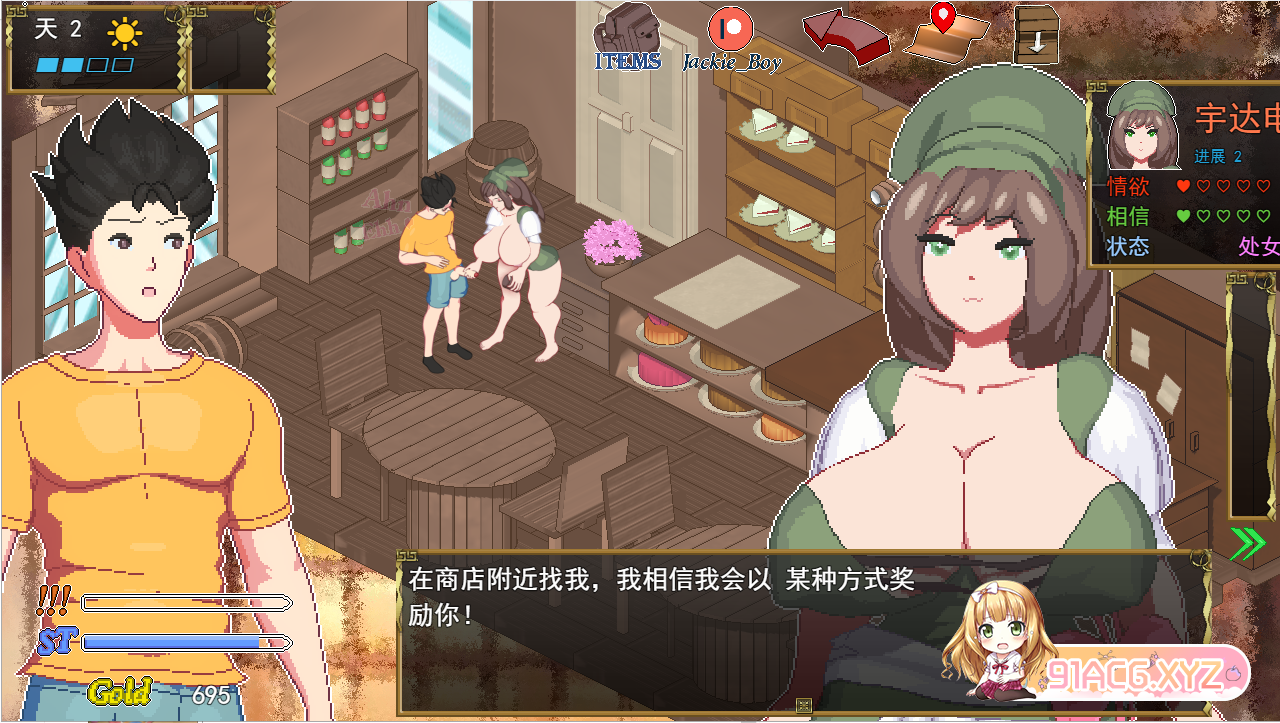The width and height of the screenshot is (1280, 723).
Task: Click the red return arrow icon
Action: [845, 37]
